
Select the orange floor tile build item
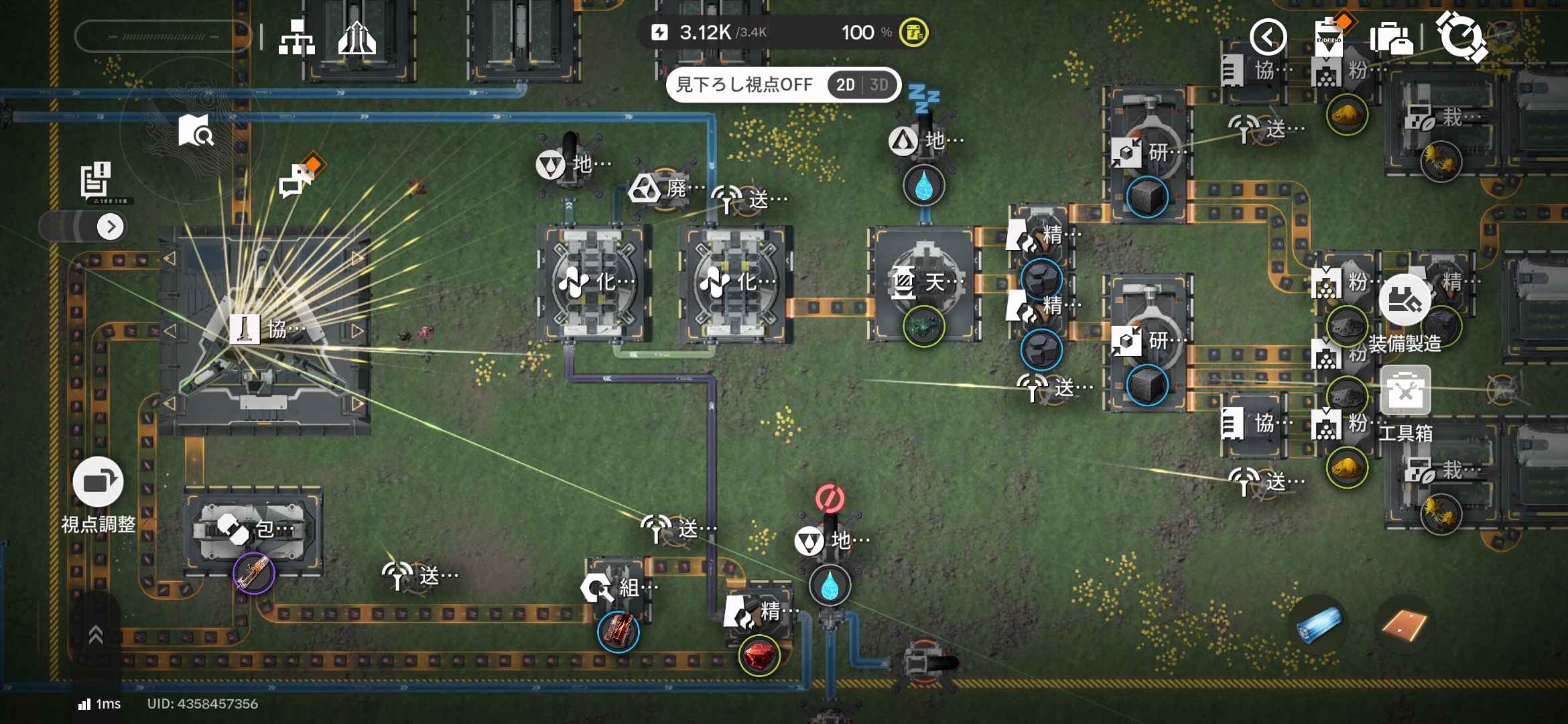pos(1404,625)
